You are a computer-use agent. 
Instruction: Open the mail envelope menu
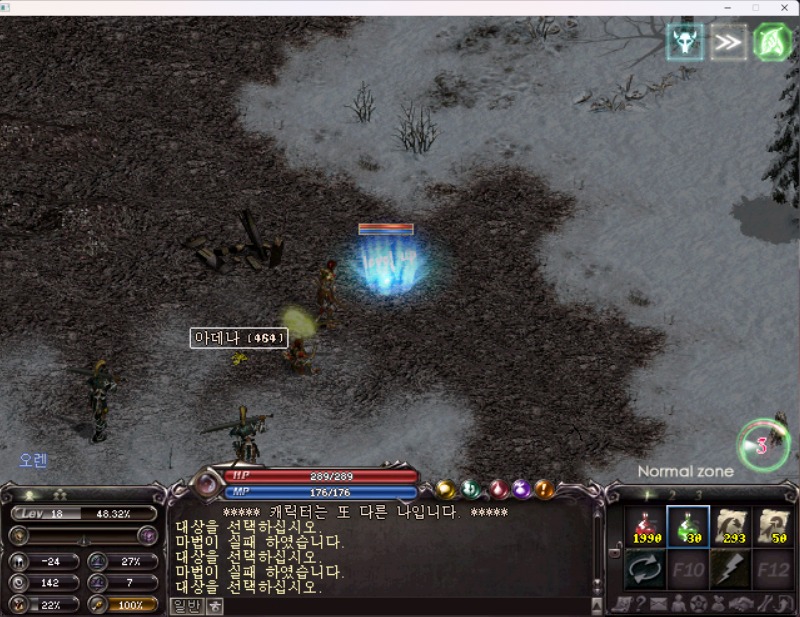point(659,604)
